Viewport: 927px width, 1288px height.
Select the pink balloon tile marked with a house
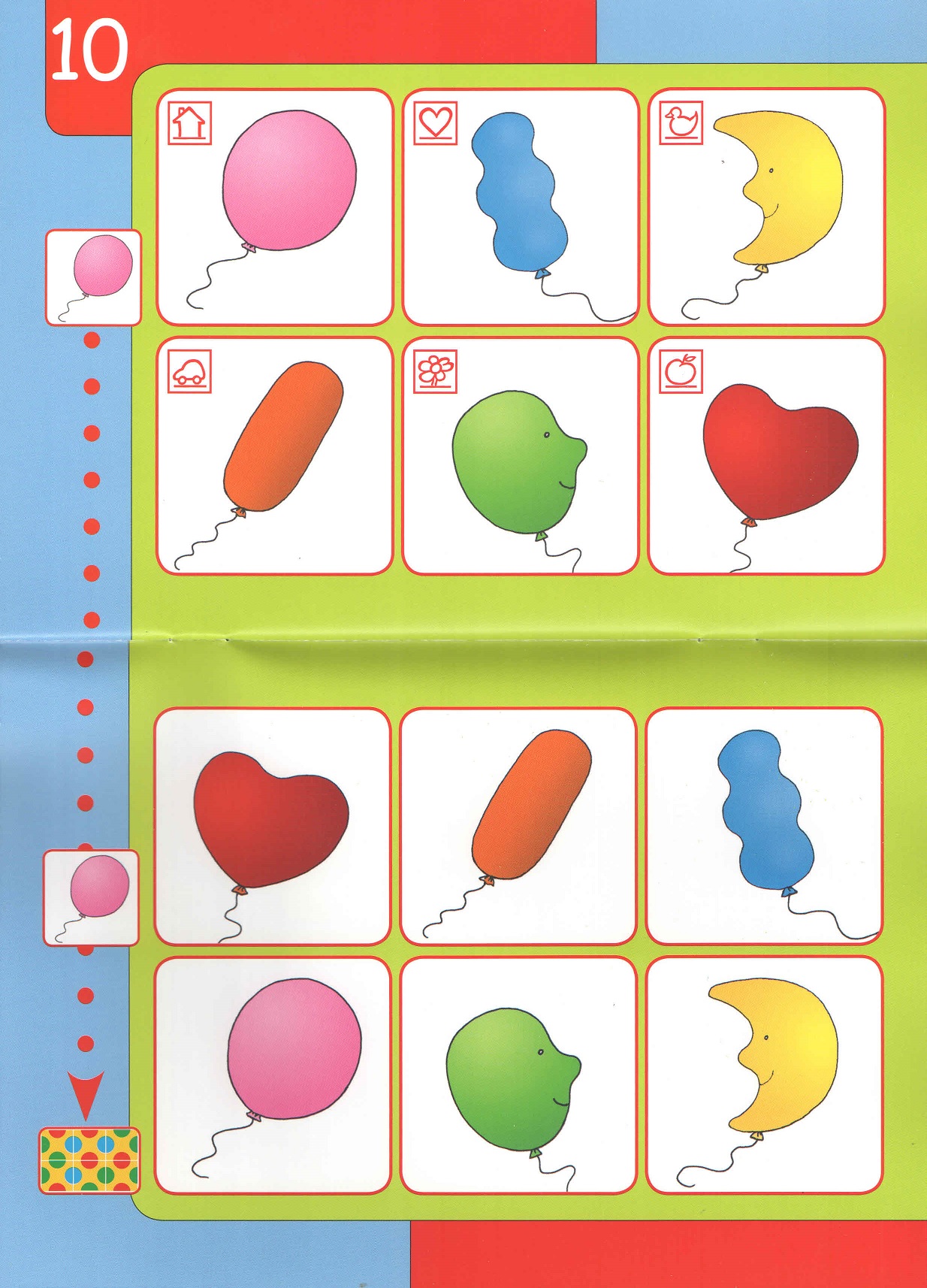point(275,207)
